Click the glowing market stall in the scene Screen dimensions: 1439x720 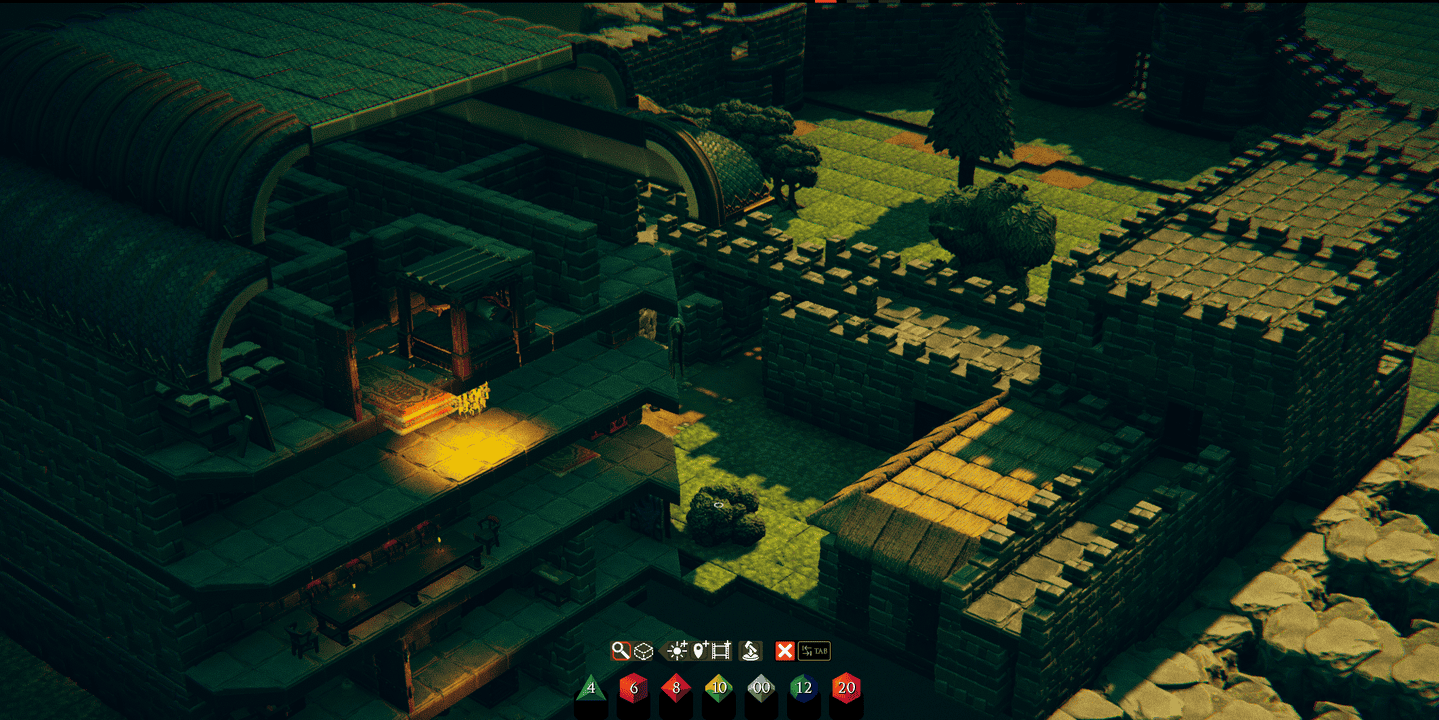(x=430, y=400)
